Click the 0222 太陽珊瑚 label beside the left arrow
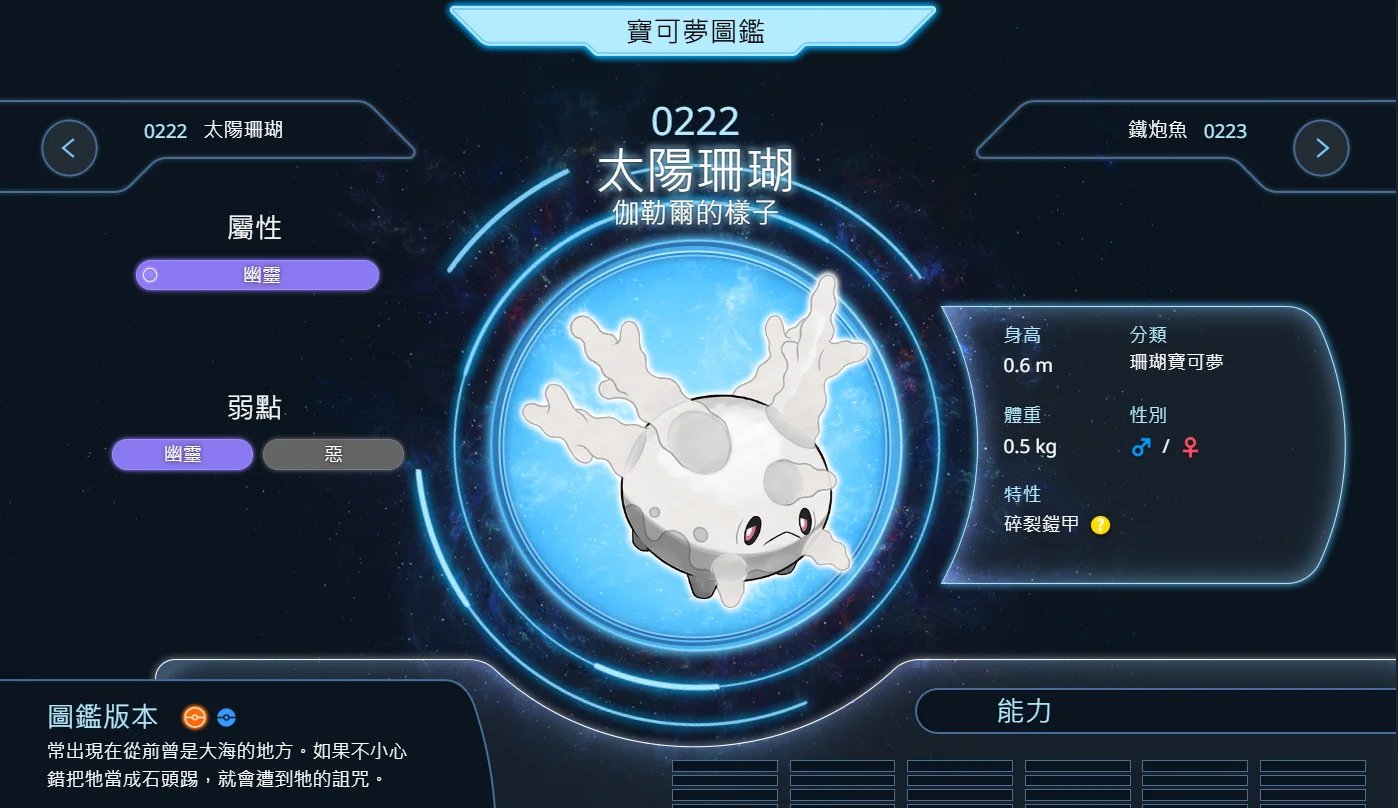 tap(213, 131)
